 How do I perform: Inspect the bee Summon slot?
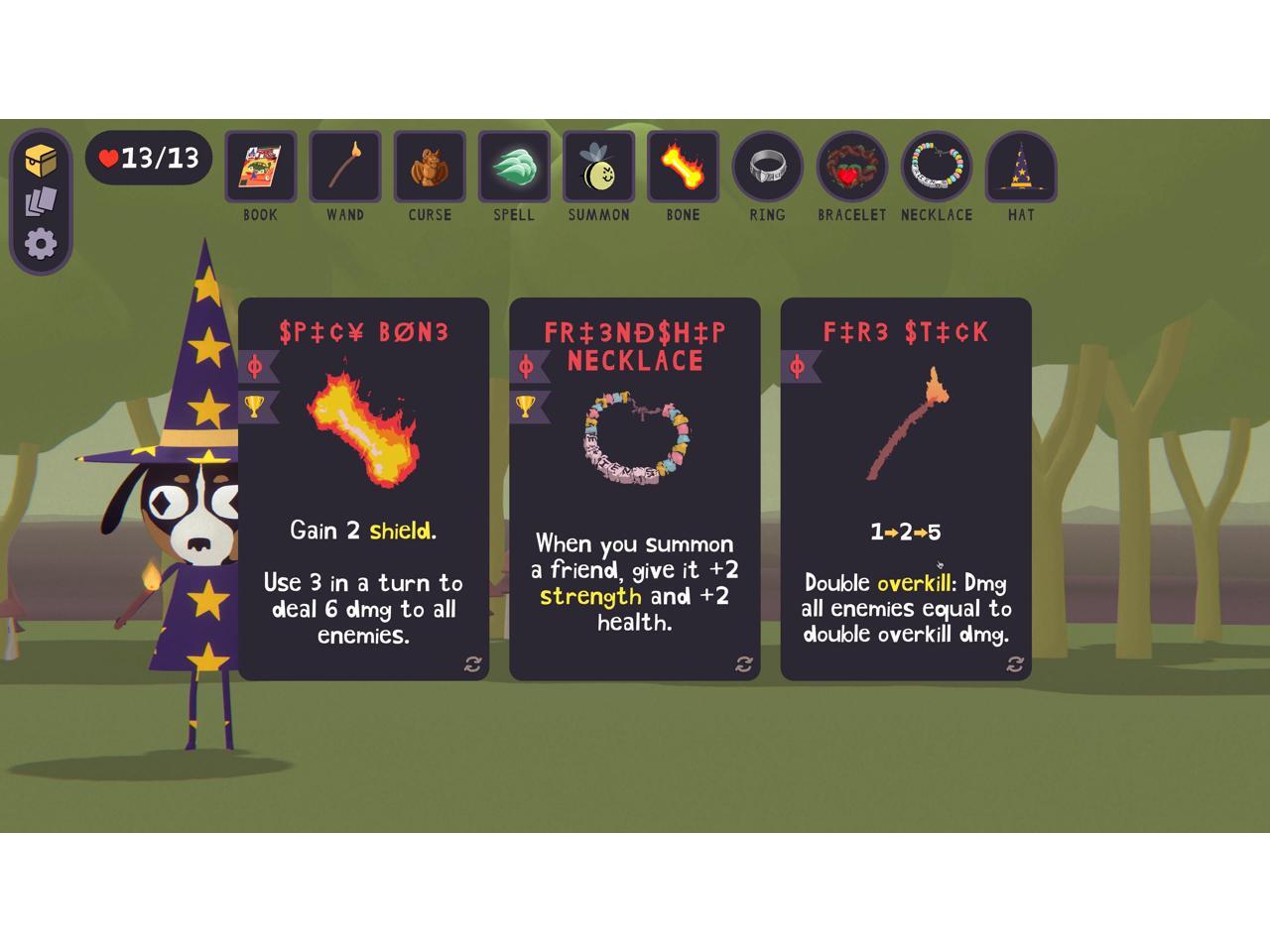point(598,167)
